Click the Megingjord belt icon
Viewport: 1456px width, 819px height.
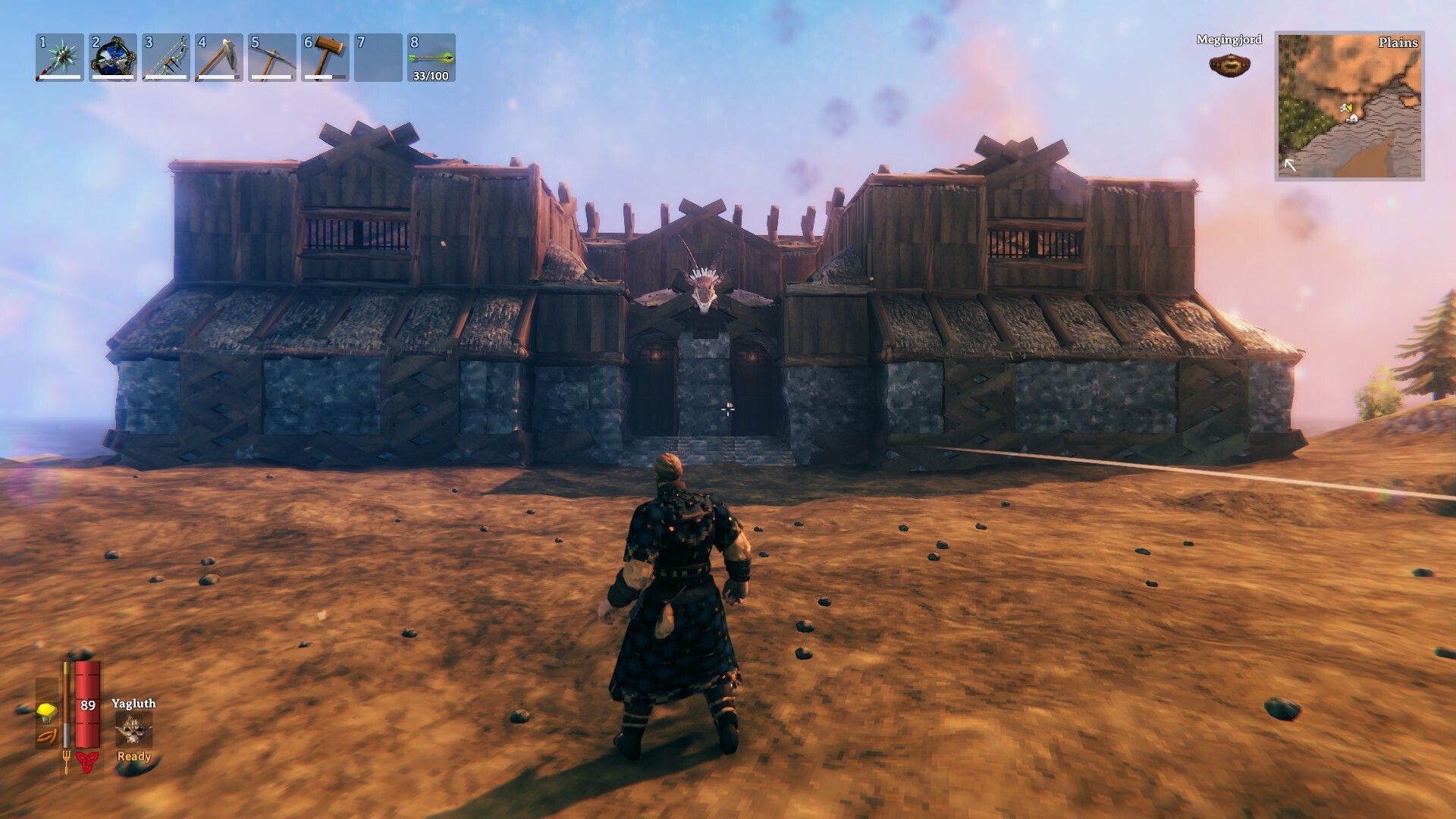tap(1228, 64)
